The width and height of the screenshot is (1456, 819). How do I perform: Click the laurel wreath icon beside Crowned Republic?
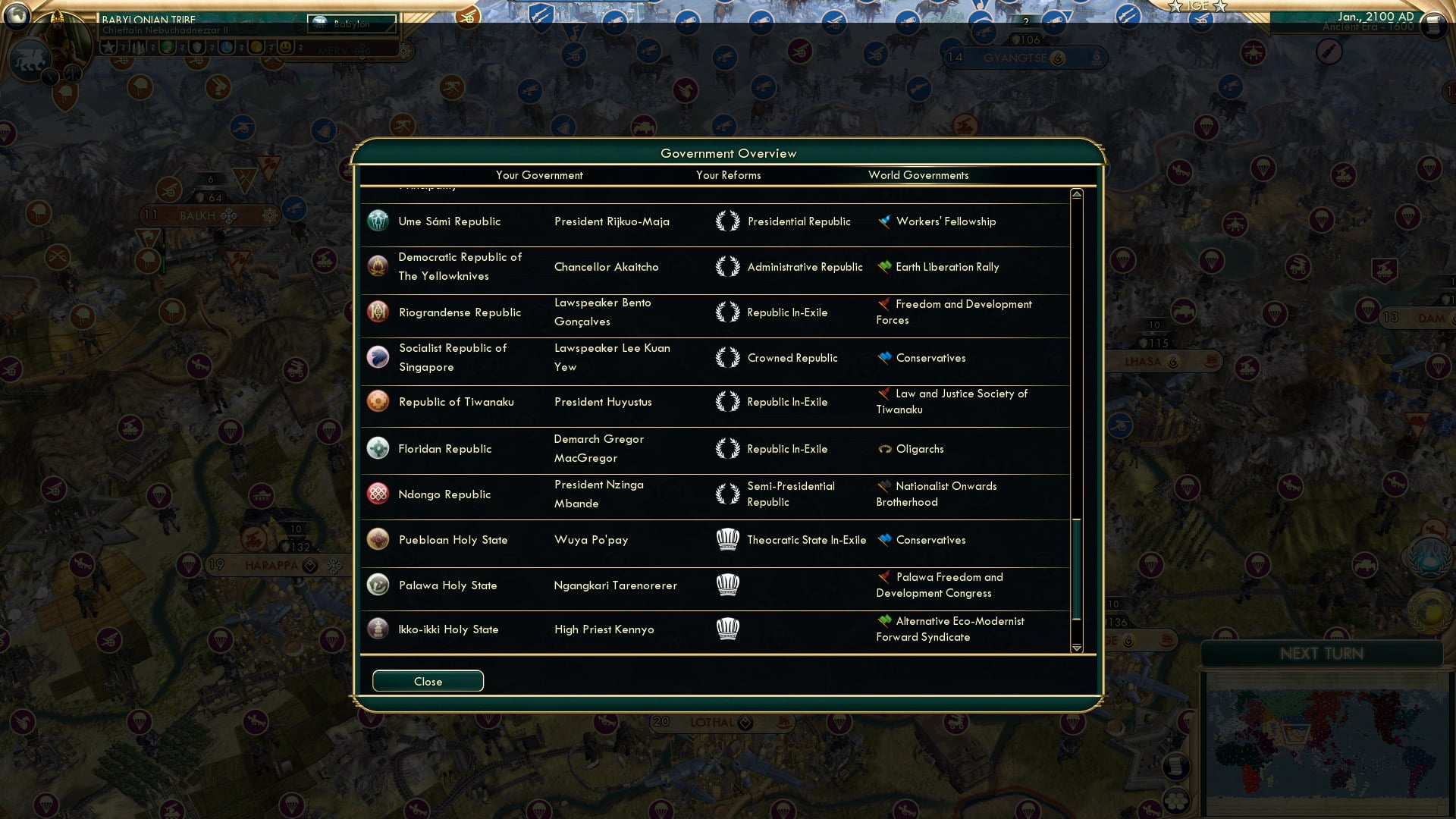(729, 357)
